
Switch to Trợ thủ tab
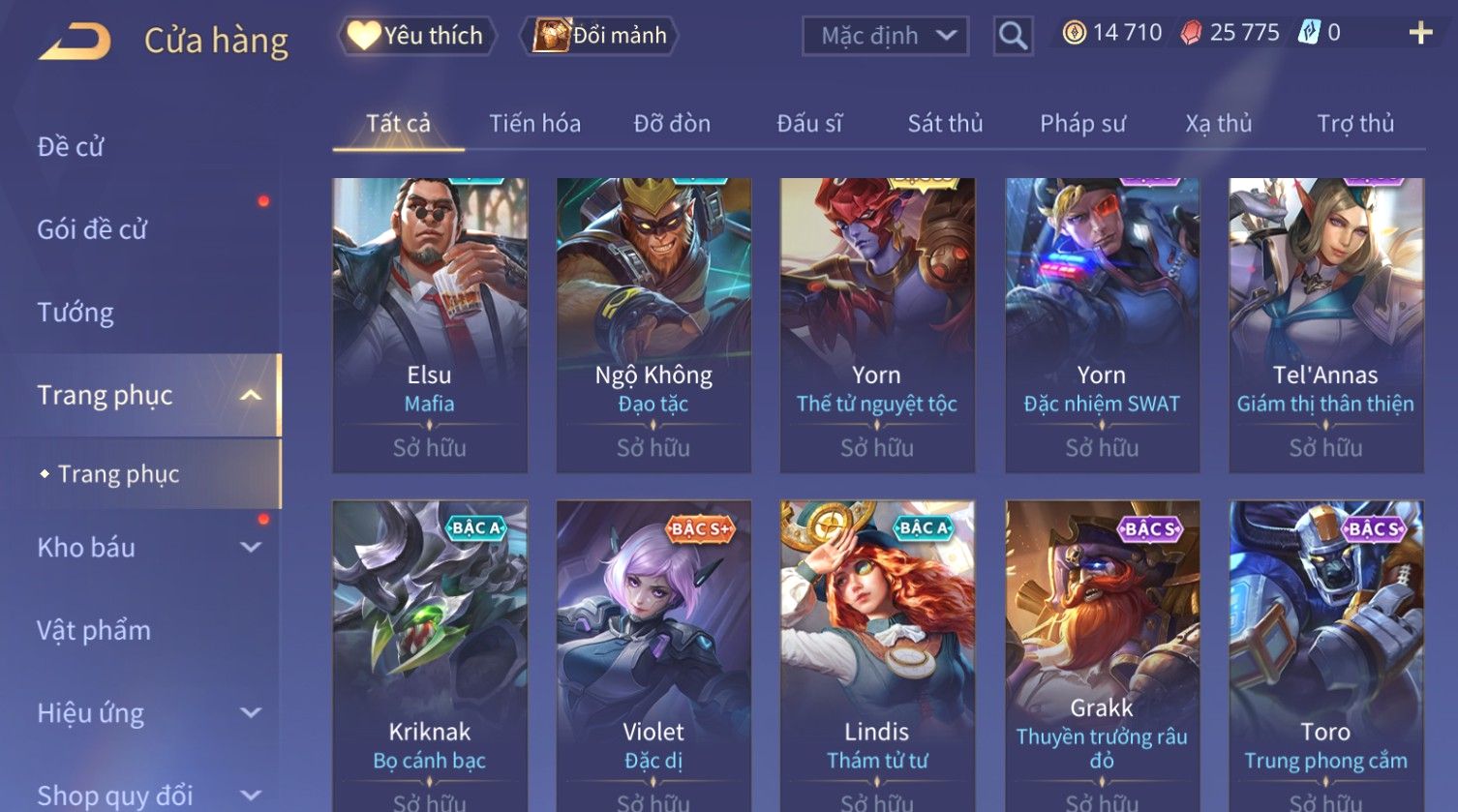point(1355,124)
